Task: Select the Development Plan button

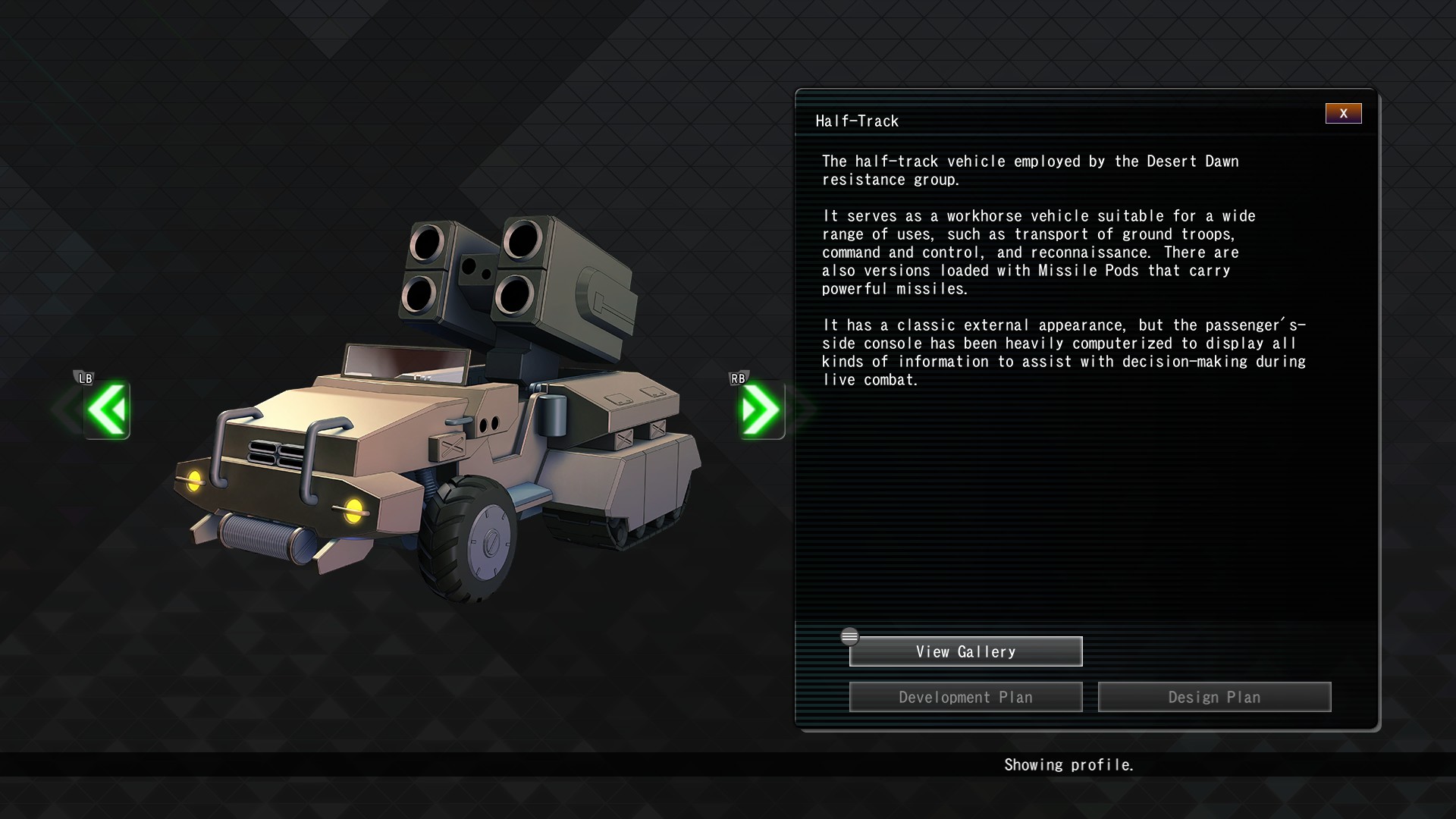Action: (x=965, y=698)
